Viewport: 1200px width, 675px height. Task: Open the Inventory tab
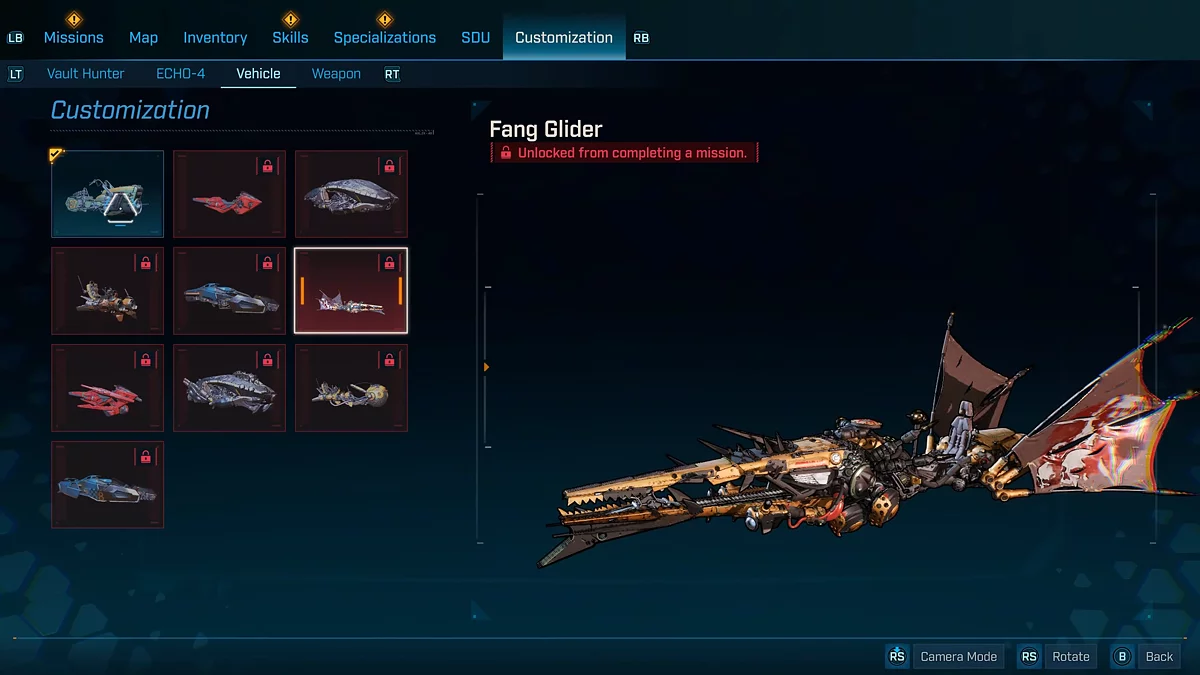215,37
